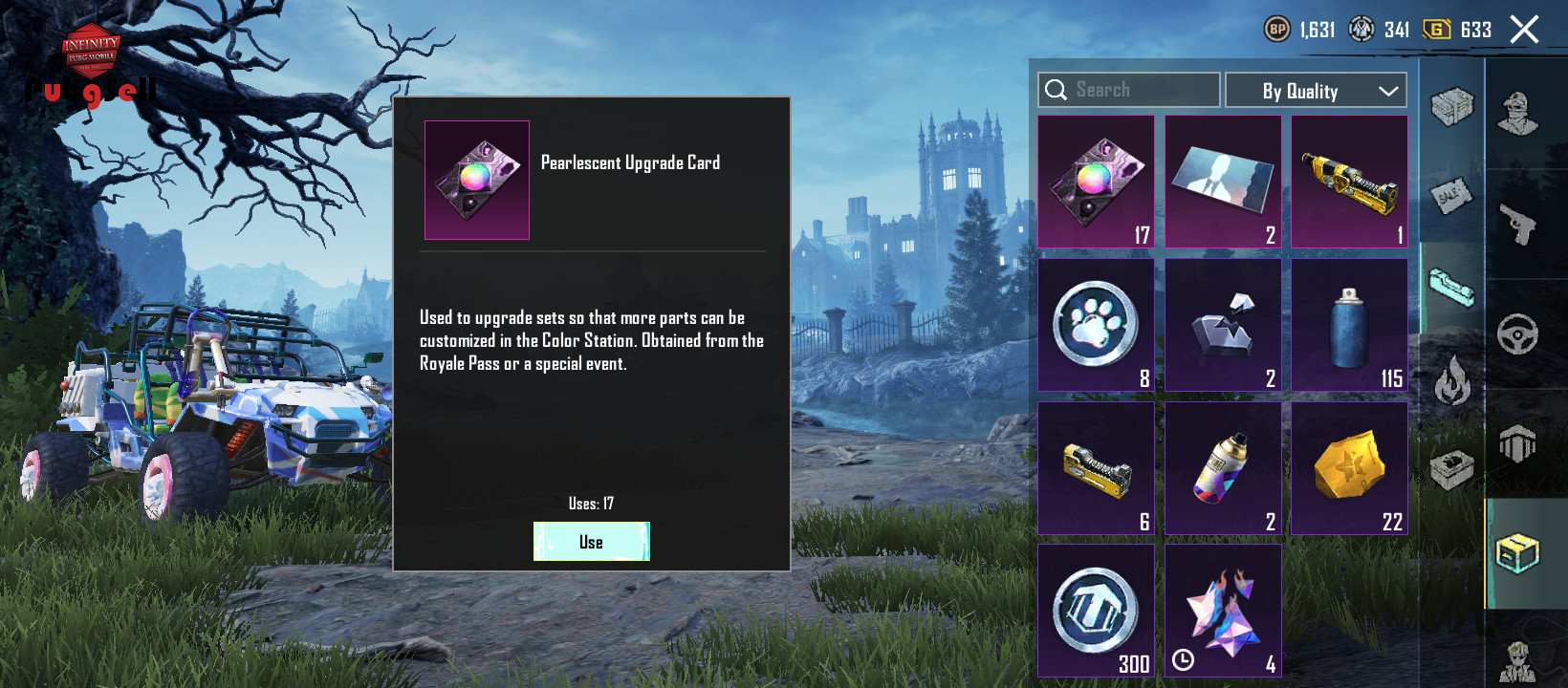Select the blue spray can slot

(1349, 325)
